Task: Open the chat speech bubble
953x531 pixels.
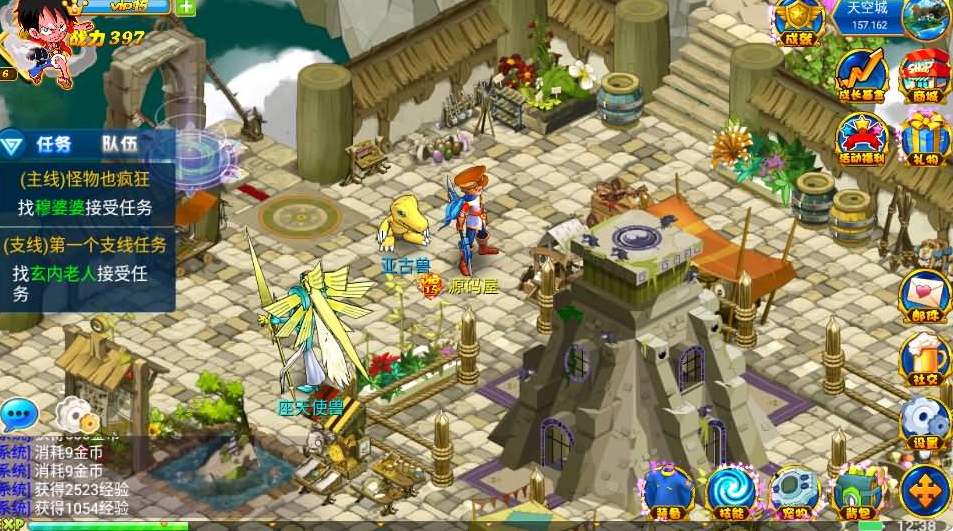Action: [19, 414]
